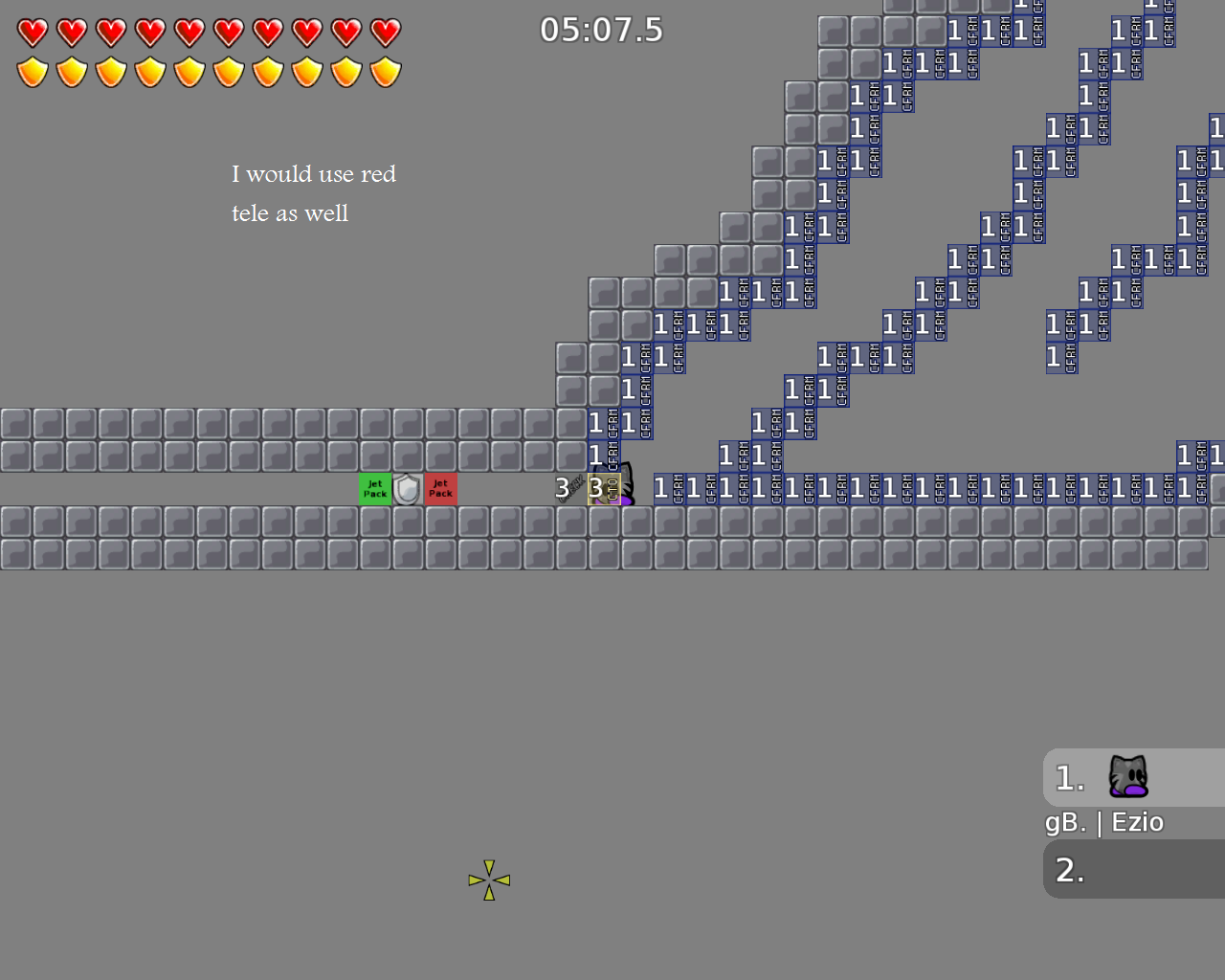Click the yellow crosshair marker
Viewport: 1225px width, 980px height.
[x=489, y=879]
